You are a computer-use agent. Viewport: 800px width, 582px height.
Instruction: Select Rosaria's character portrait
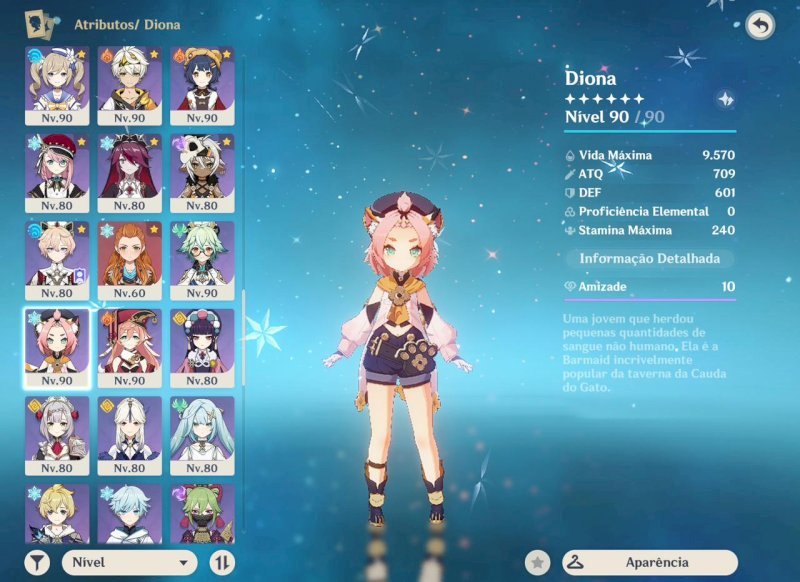[x=129, y=166]
